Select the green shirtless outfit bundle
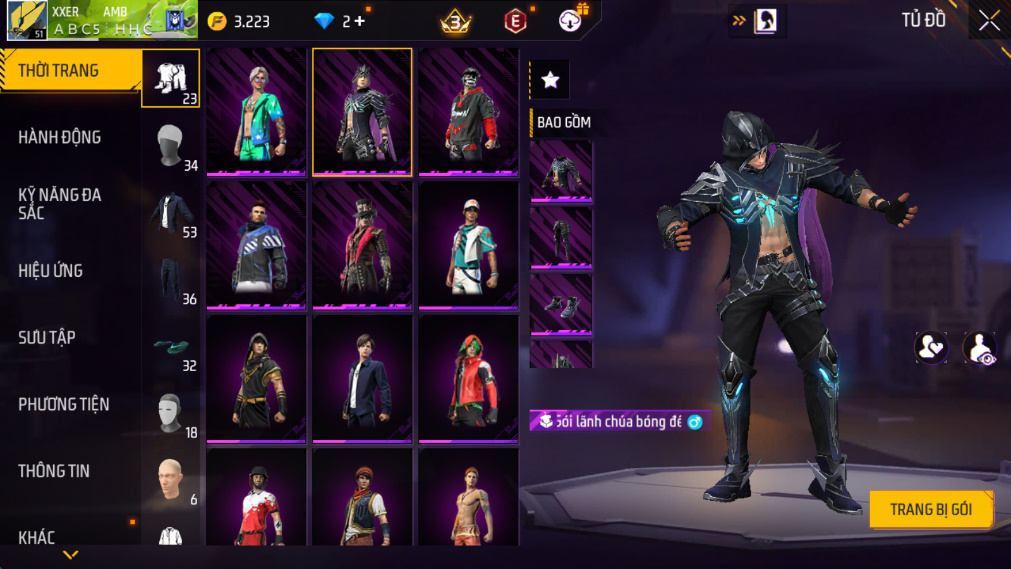 click(x=256, y=112)
